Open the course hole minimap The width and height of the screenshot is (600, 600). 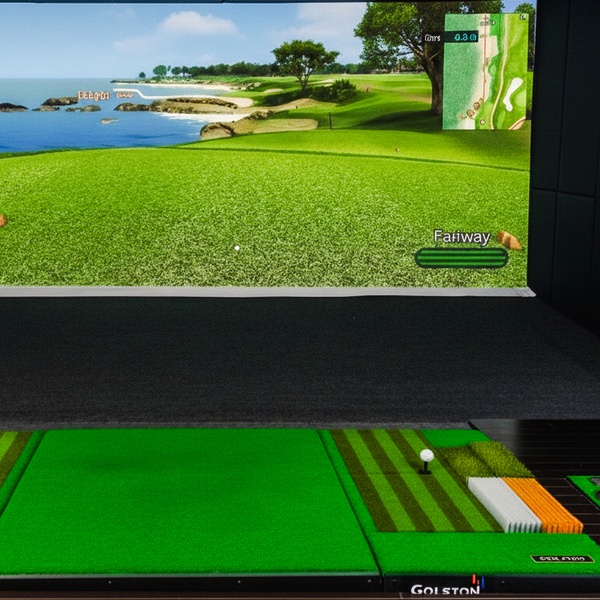(x=486, y=72)
